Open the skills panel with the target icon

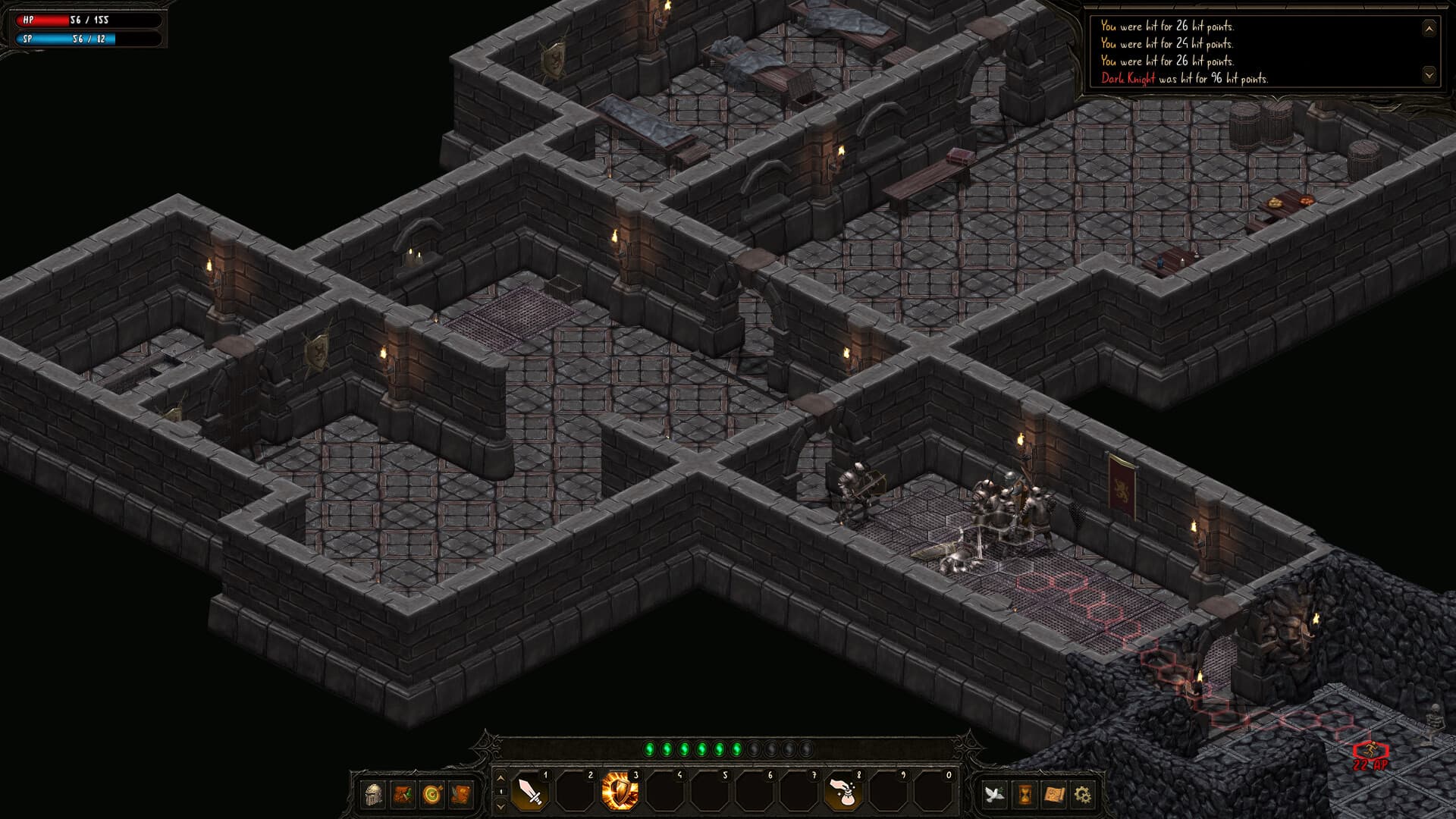coord(431,795)
